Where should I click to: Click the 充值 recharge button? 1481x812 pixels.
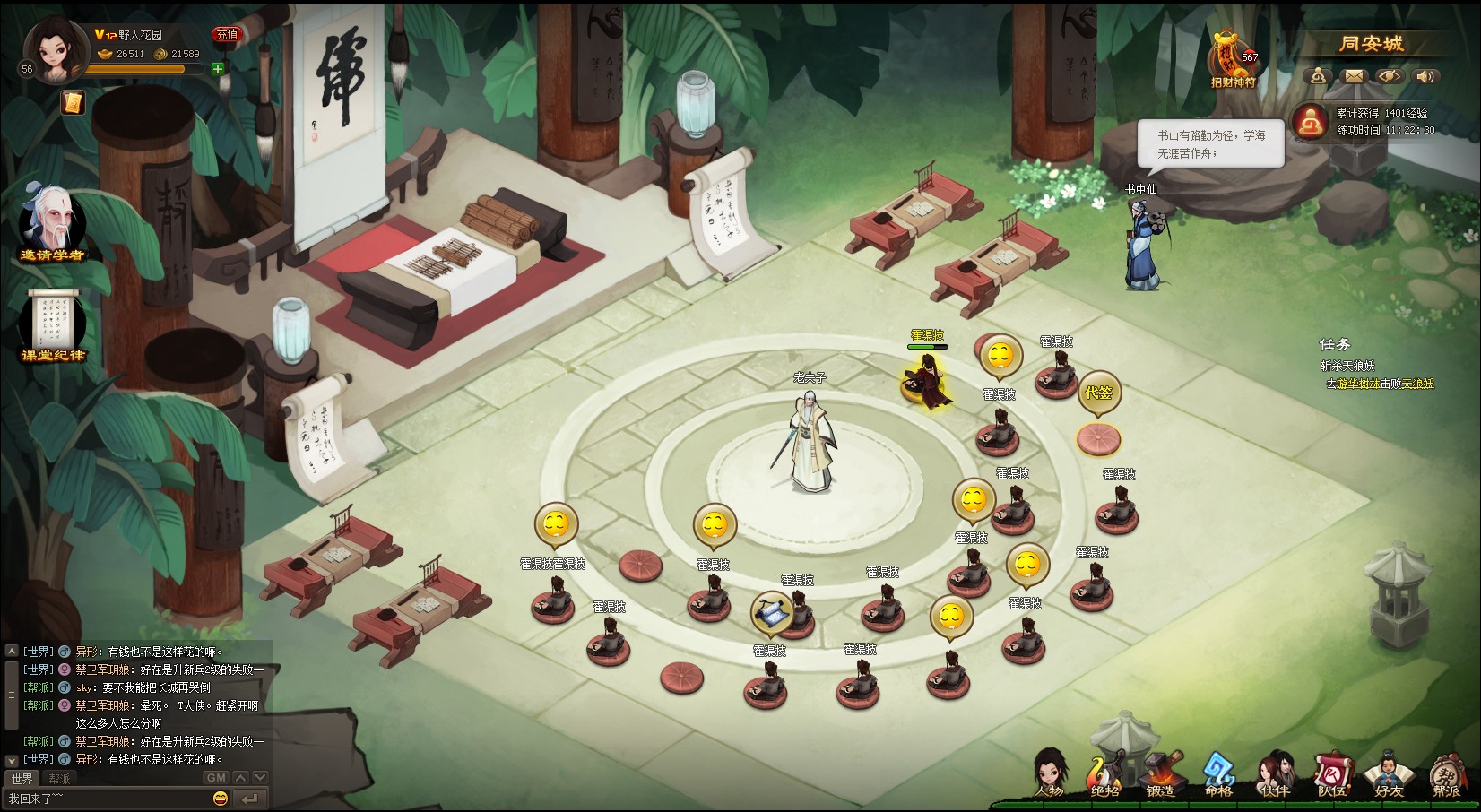[x=227, y=35]
